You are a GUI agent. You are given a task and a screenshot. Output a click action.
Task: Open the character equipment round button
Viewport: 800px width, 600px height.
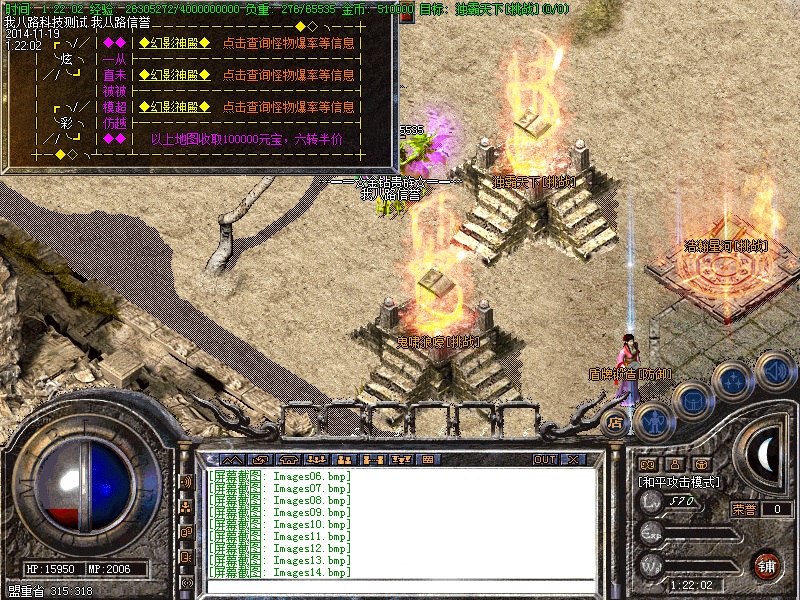653,422
